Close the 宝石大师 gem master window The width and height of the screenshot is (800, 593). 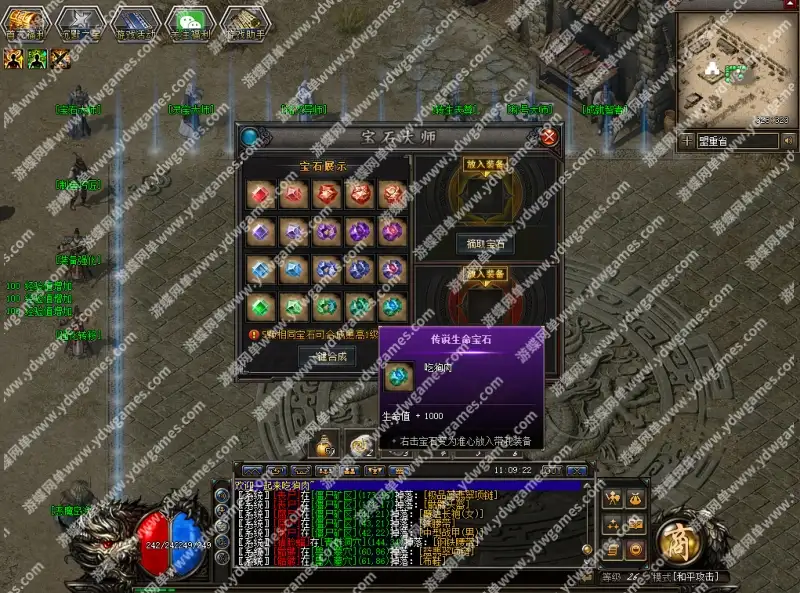[548, 137]
